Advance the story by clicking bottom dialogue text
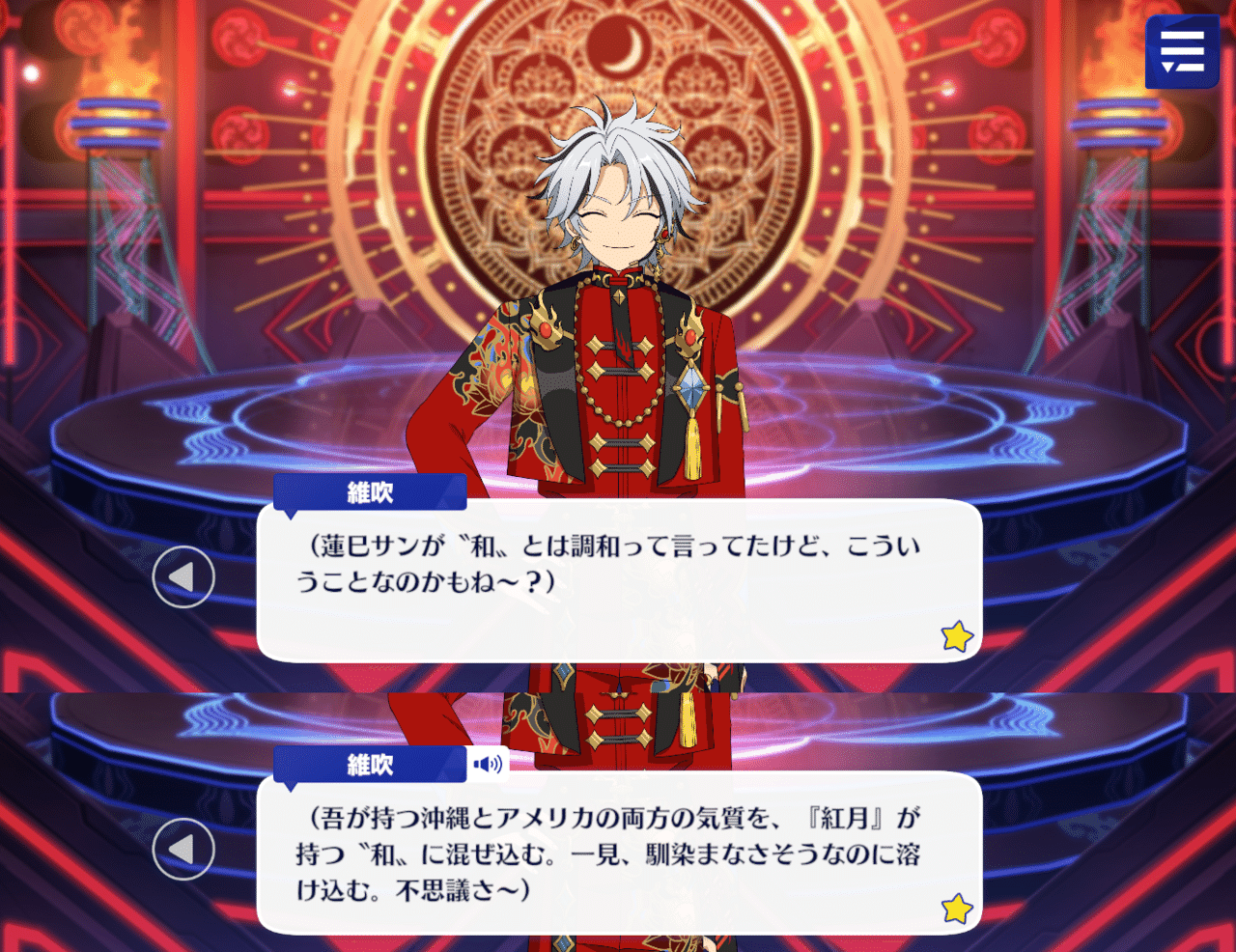 click(618, 850)
